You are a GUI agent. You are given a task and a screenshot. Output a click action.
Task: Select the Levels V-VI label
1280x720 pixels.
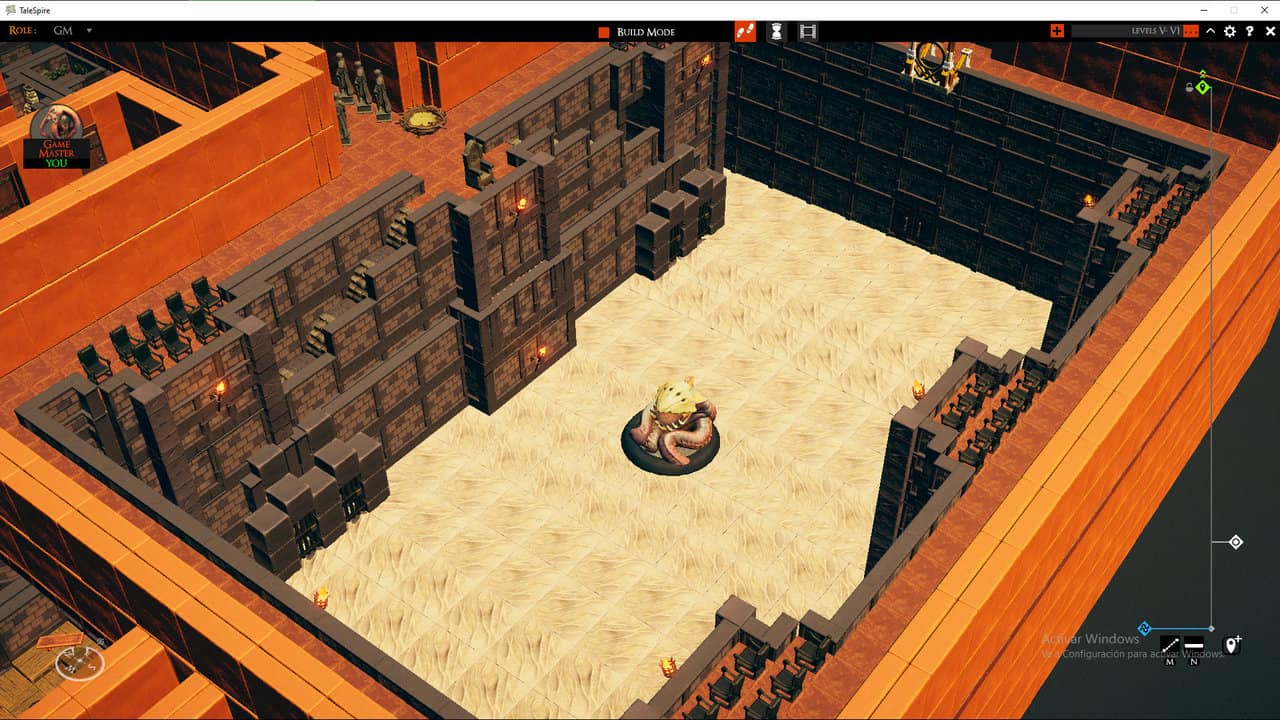click(1156, 30)
